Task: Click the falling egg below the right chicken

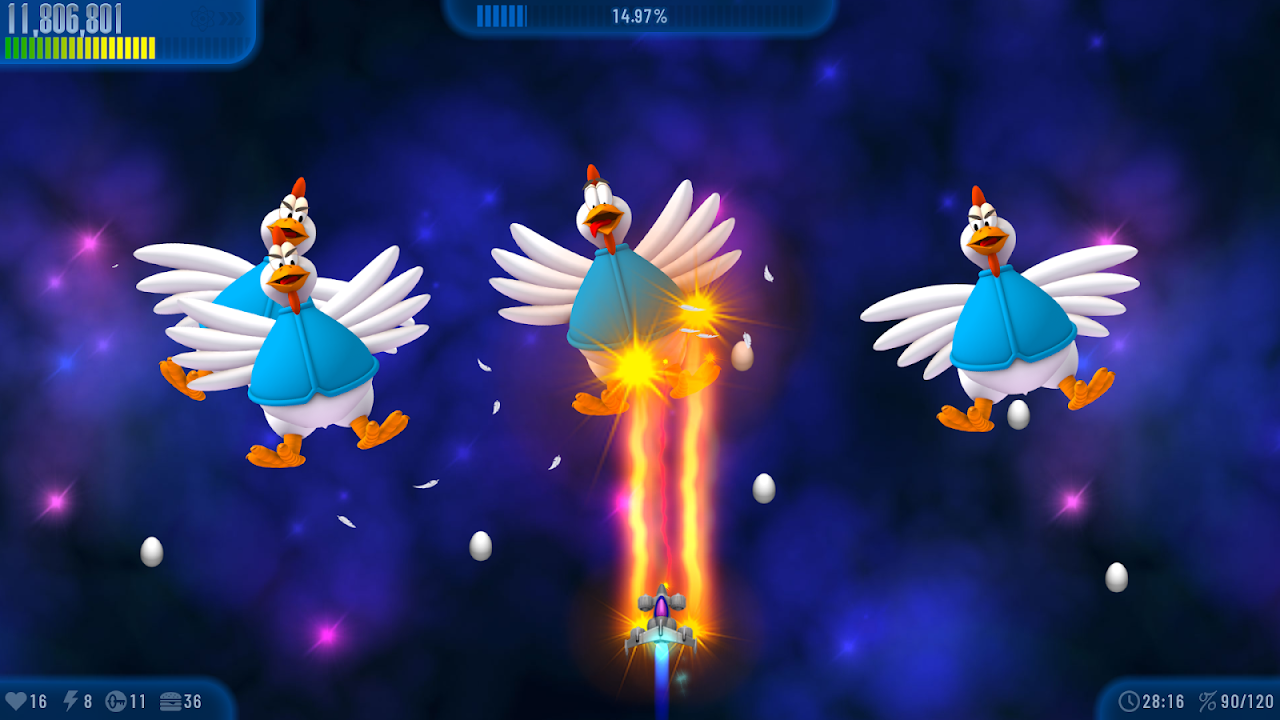Action: tap(1022, 410)
